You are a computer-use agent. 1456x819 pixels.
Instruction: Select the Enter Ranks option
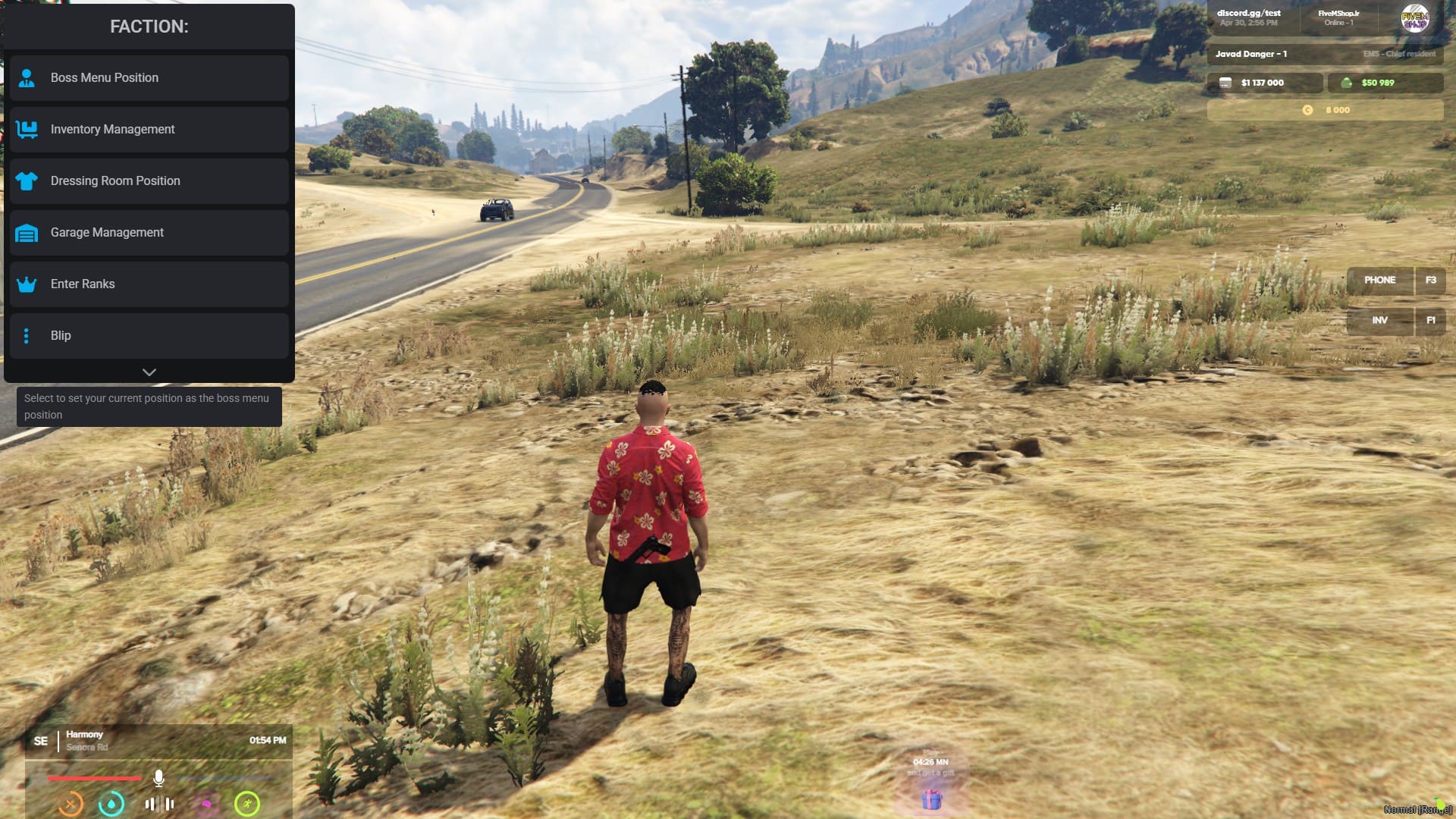click(x=149, y=284)
